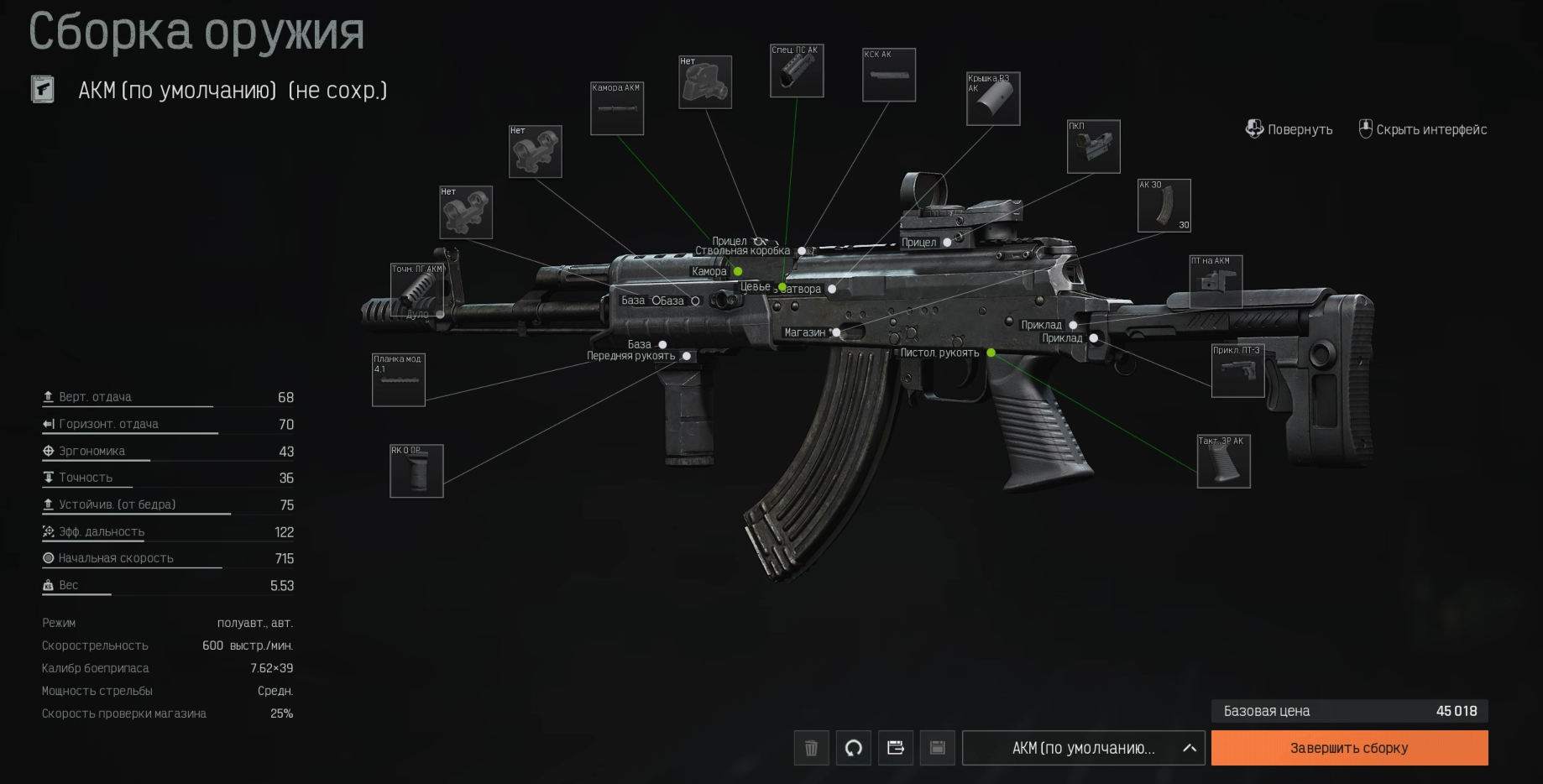Open the АКМ (по умолчанию) preset dropdown

click(1083, 748)
